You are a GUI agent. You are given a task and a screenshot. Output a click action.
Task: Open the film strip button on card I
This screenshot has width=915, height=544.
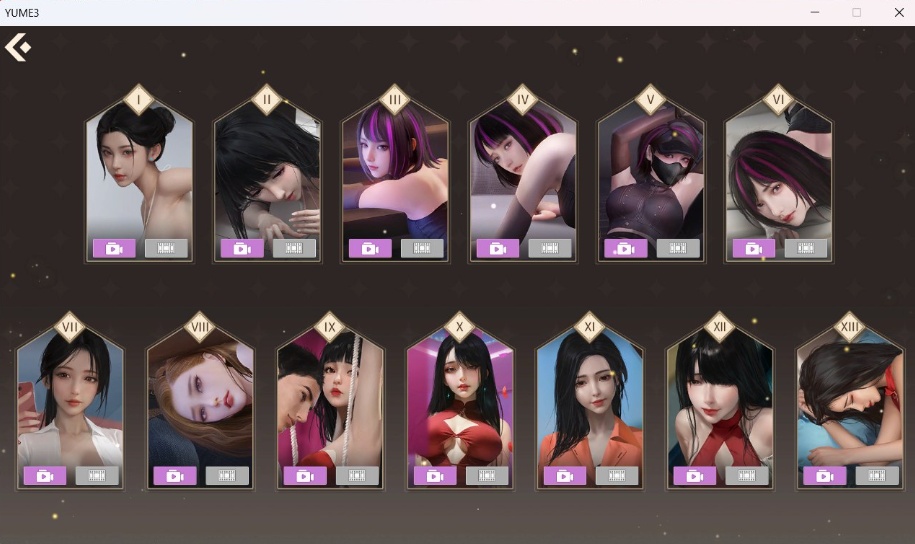click(x=166, y=248)
